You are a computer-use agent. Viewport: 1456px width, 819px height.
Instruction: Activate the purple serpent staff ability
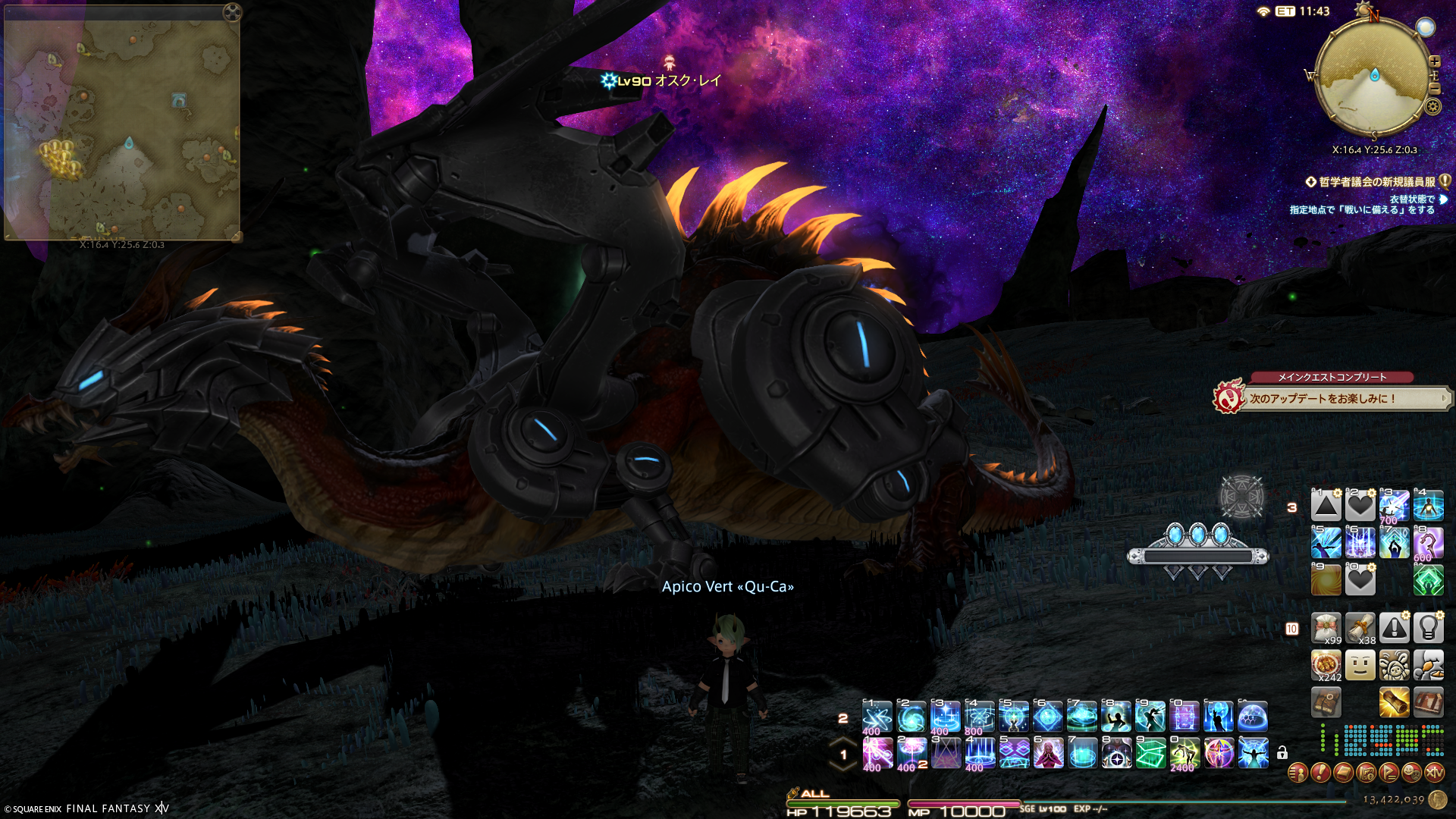pos(1428,543)
